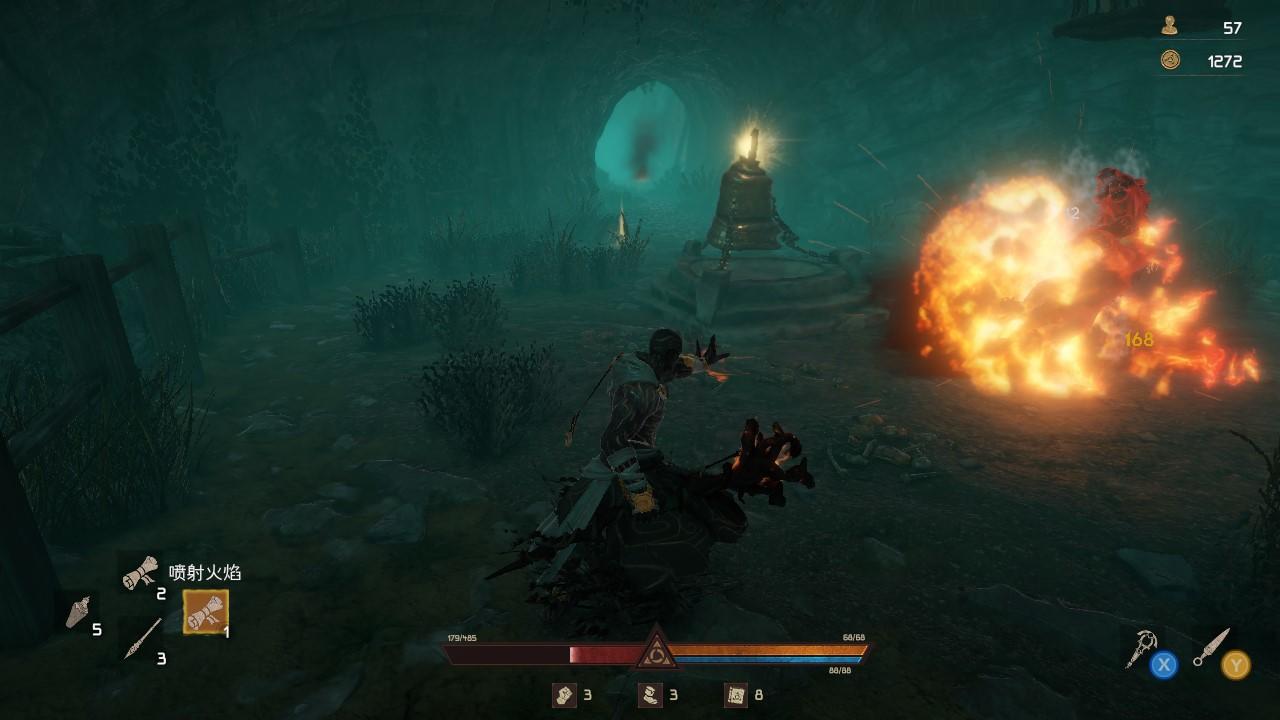Select the kunai weapon icon above the Y button

tap(1210, 647)
